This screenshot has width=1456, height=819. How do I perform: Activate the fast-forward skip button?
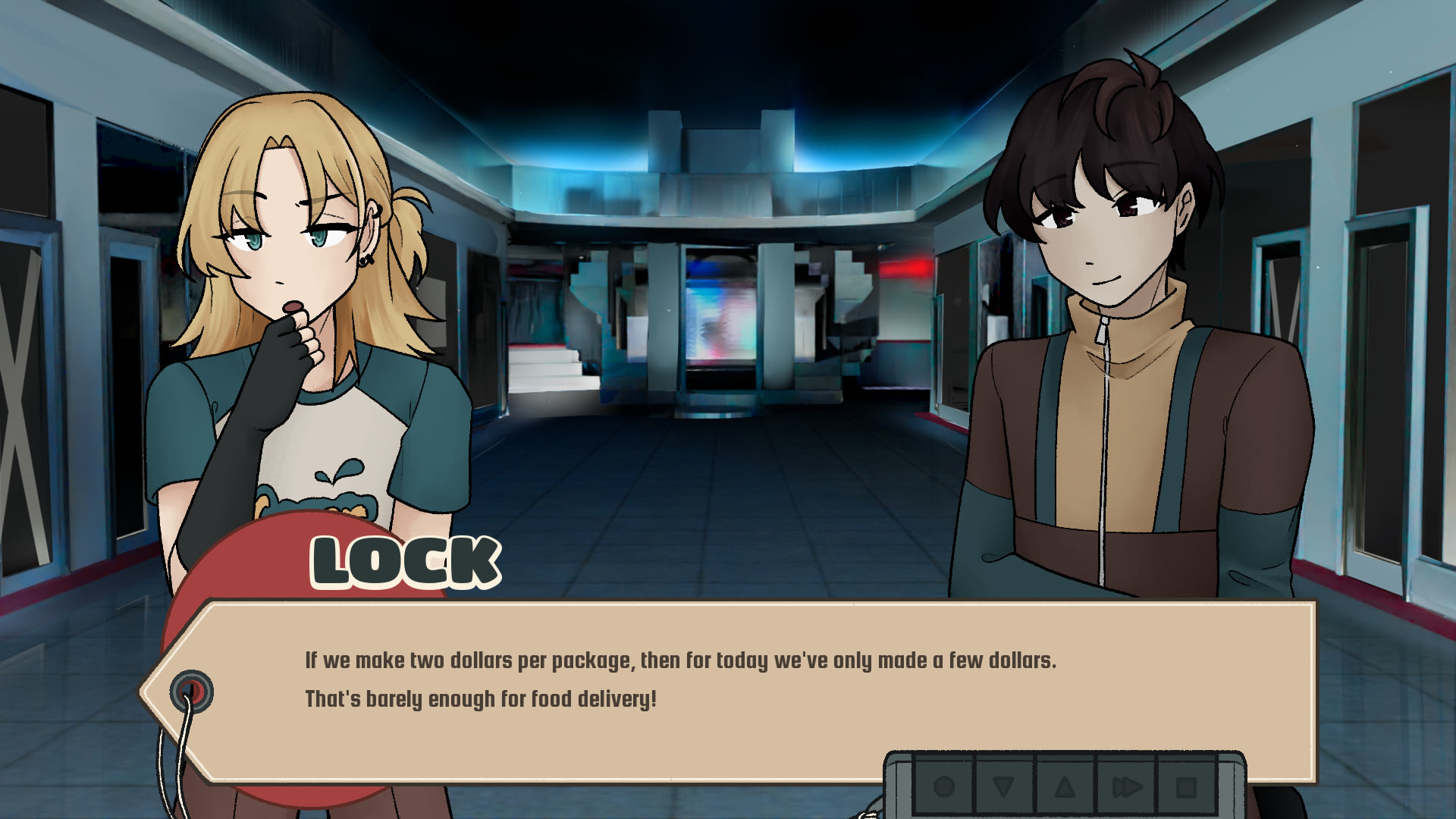coord(1126,786)
